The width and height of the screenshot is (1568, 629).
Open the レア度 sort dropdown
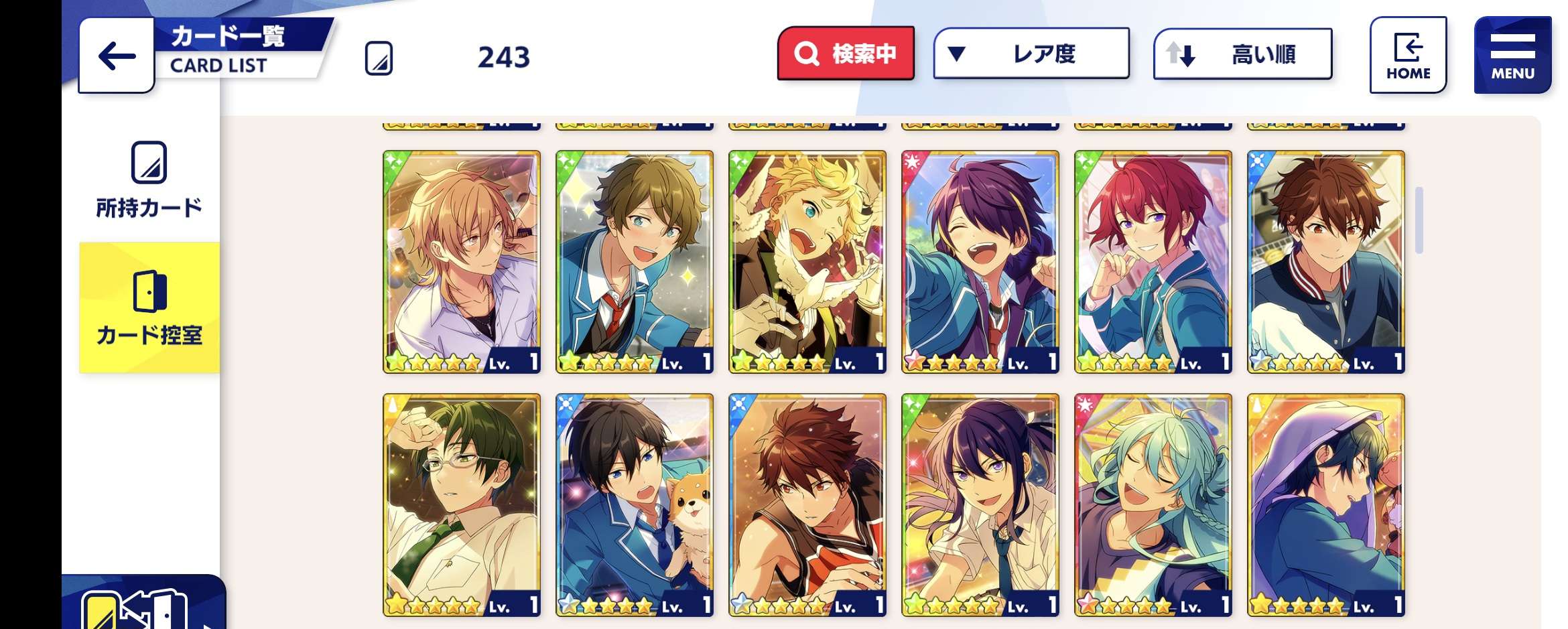pyautogui.click(x=1031, y=54)
